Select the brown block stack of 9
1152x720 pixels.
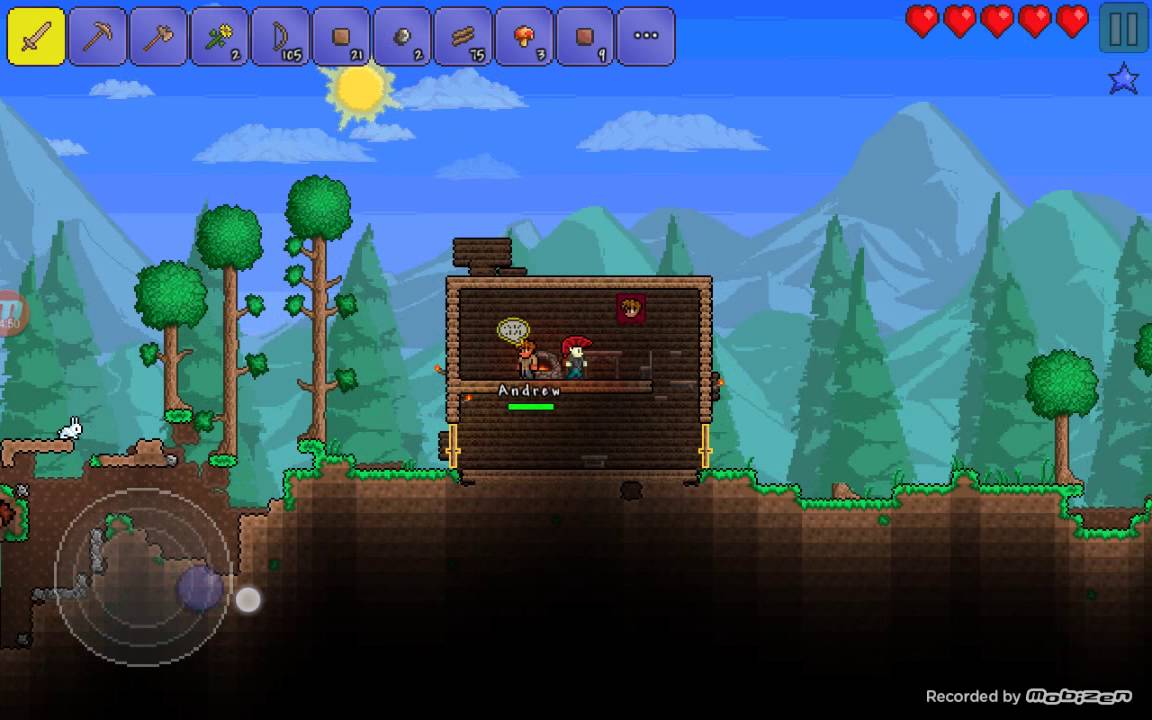(586, 37)
